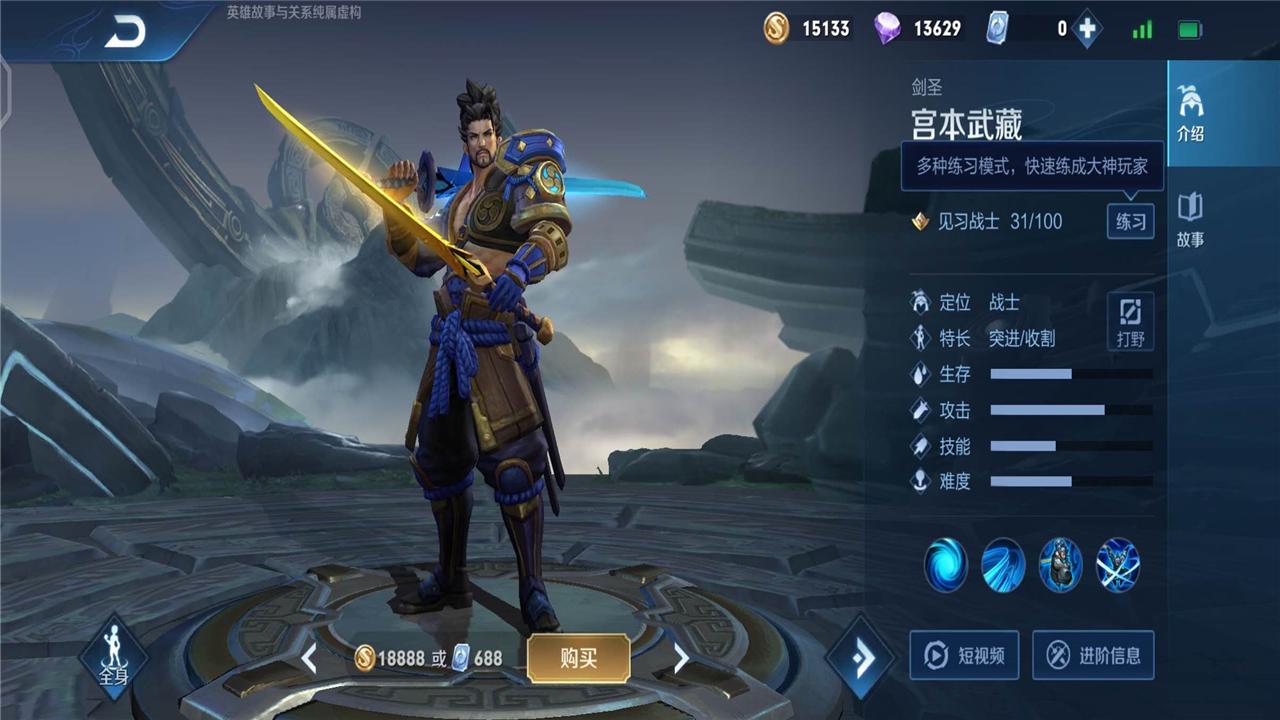
Task: Tap the diamond currency display showing 13629
Action: [916, 29]
